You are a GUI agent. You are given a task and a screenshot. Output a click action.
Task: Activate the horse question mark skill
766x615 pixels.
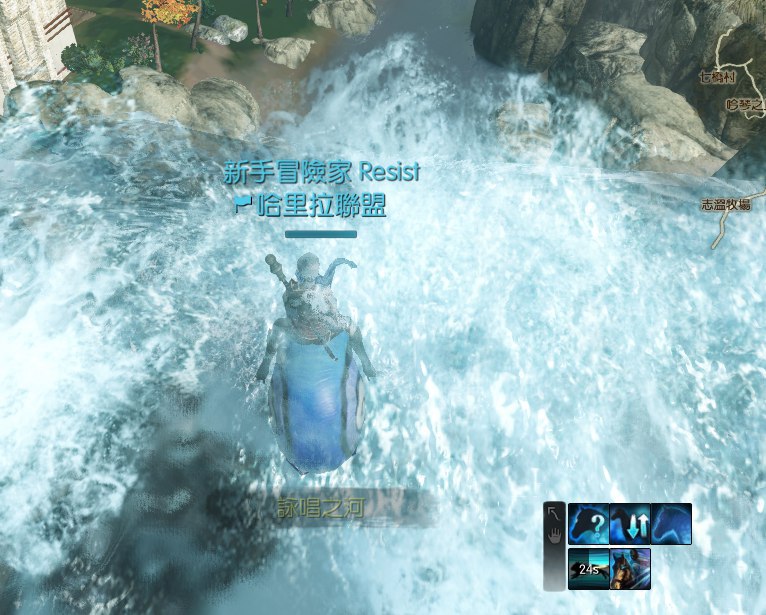pos(588,523)
